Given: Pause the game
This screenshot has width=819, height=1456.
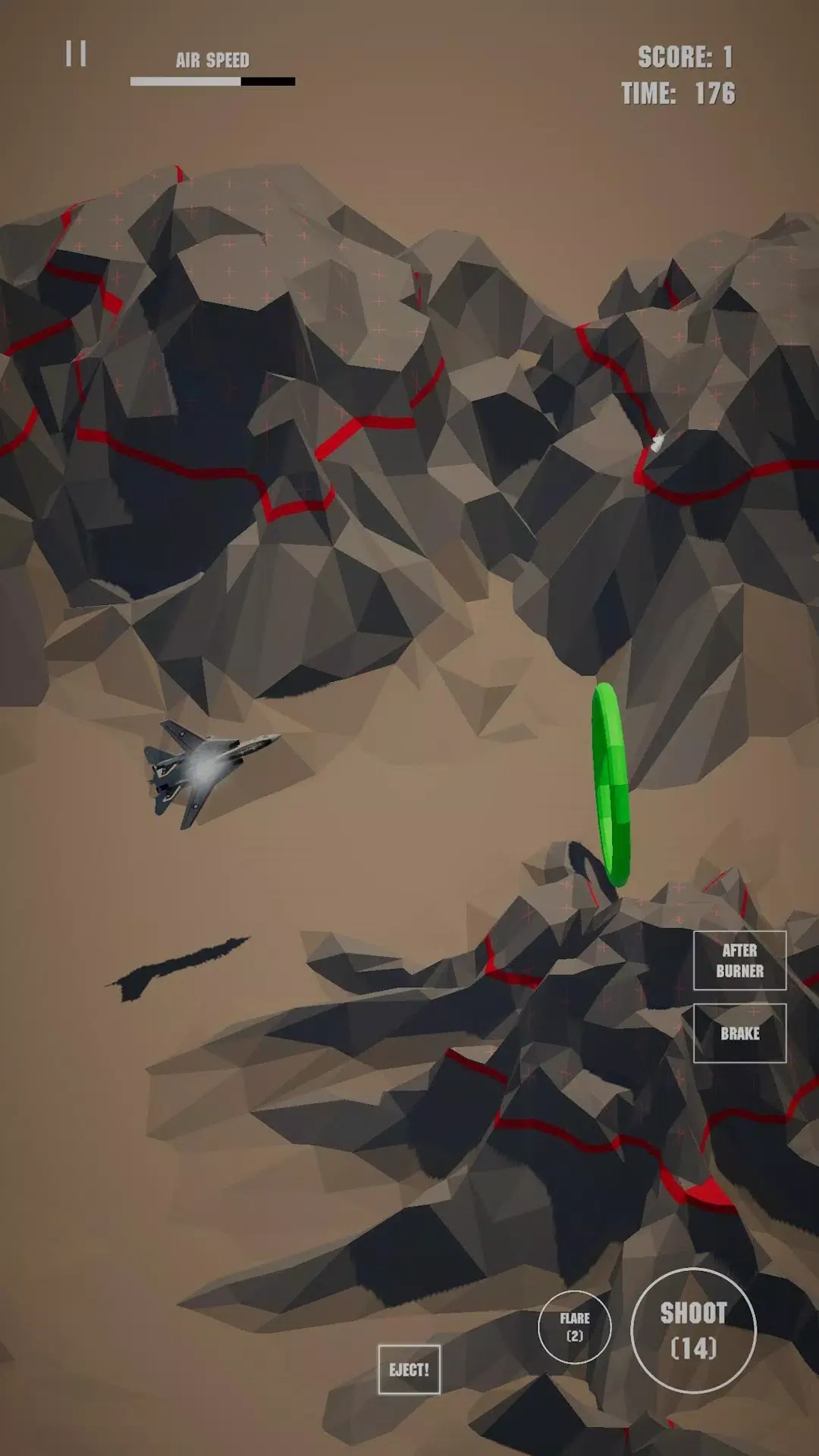Looking at the screenshot, I should 76,54.
